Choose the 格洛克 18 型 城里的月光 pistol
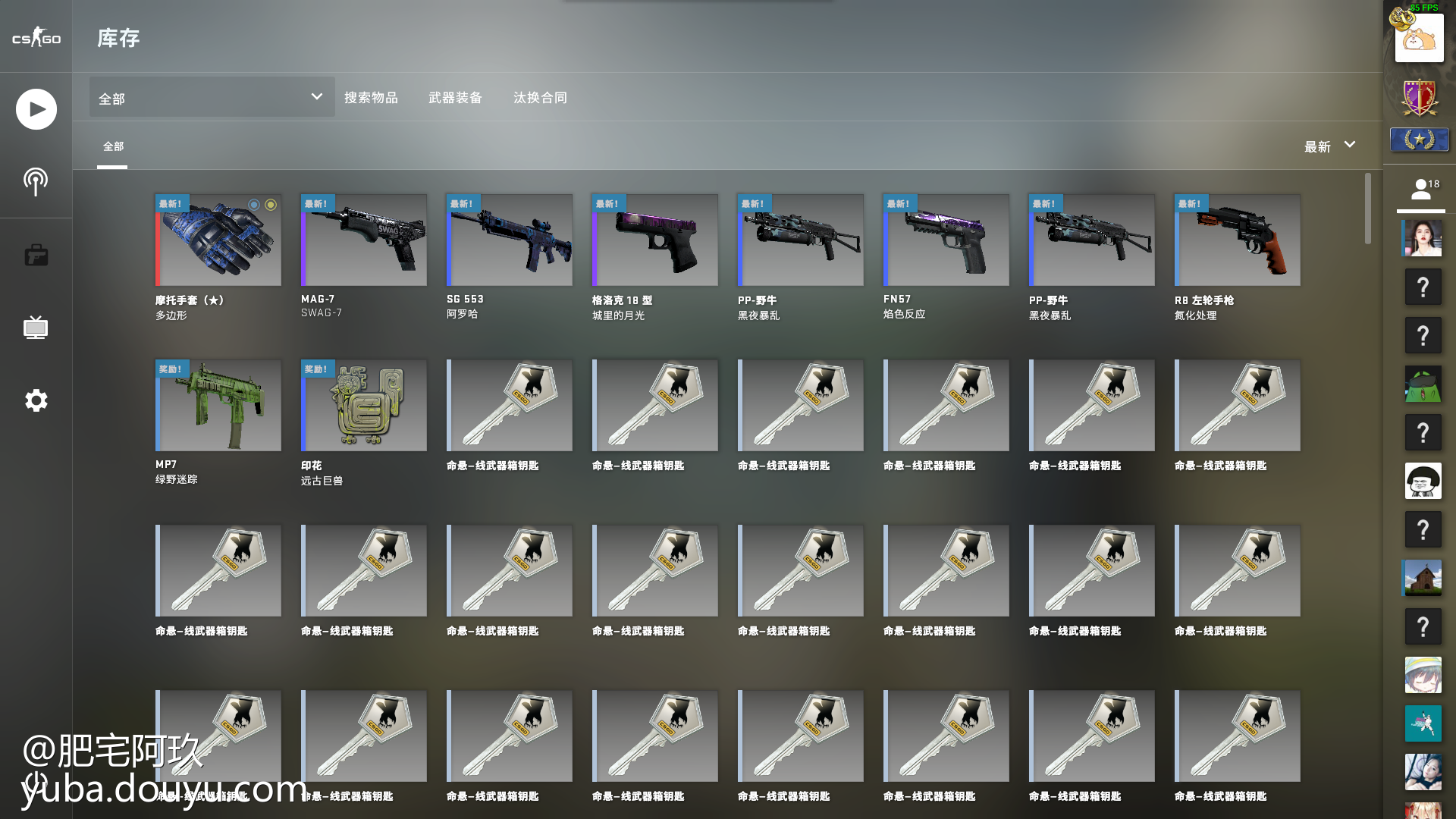Screen dimensions: 1456x819 tap(655, 240)
